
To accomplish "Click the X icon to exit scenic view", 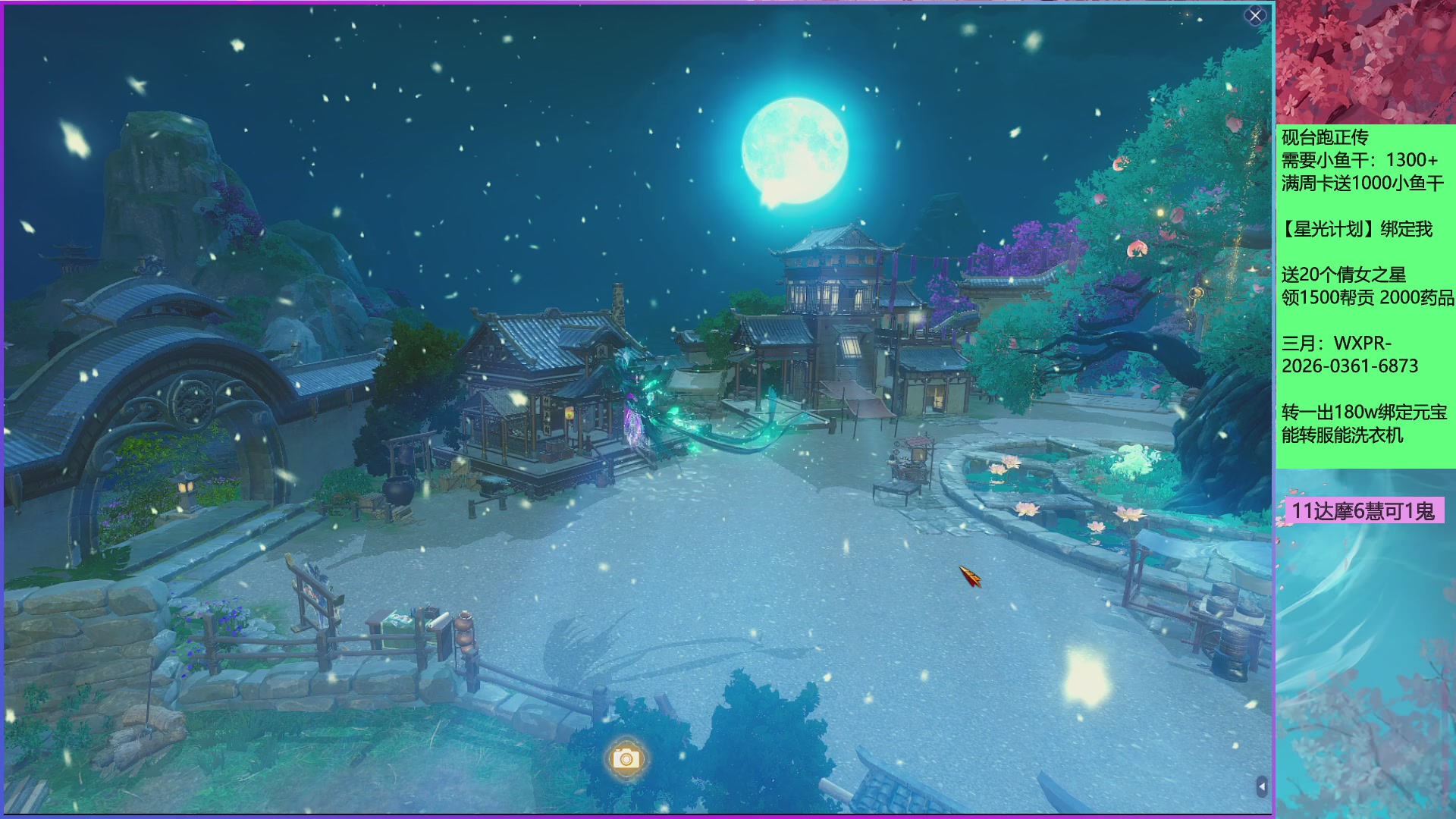I will pyautogui.click(x=1254, y=14).
